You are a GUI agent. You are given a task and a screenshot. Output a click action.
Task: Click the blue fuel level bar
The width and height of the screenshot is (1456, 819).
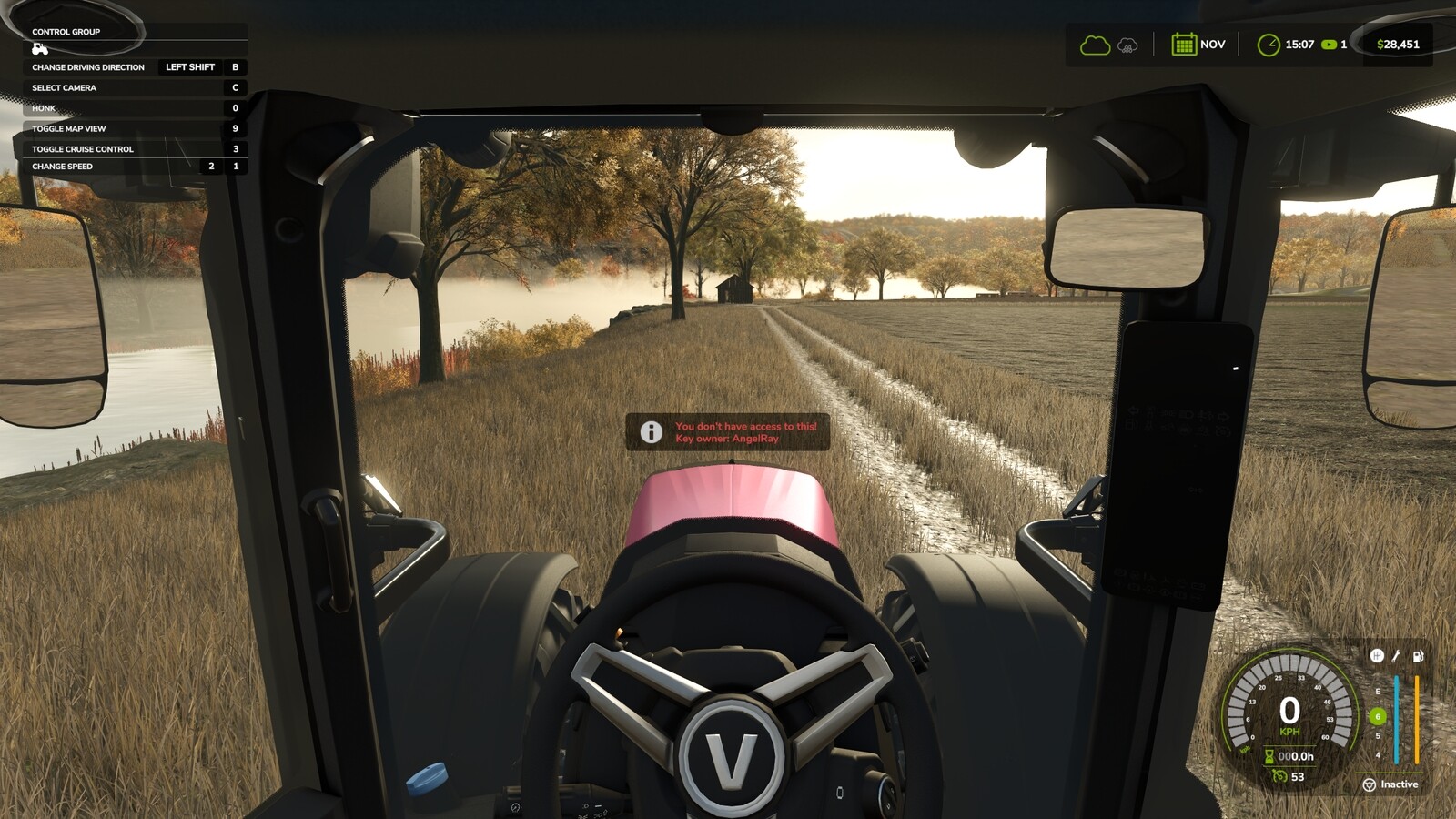[1397, 718]
